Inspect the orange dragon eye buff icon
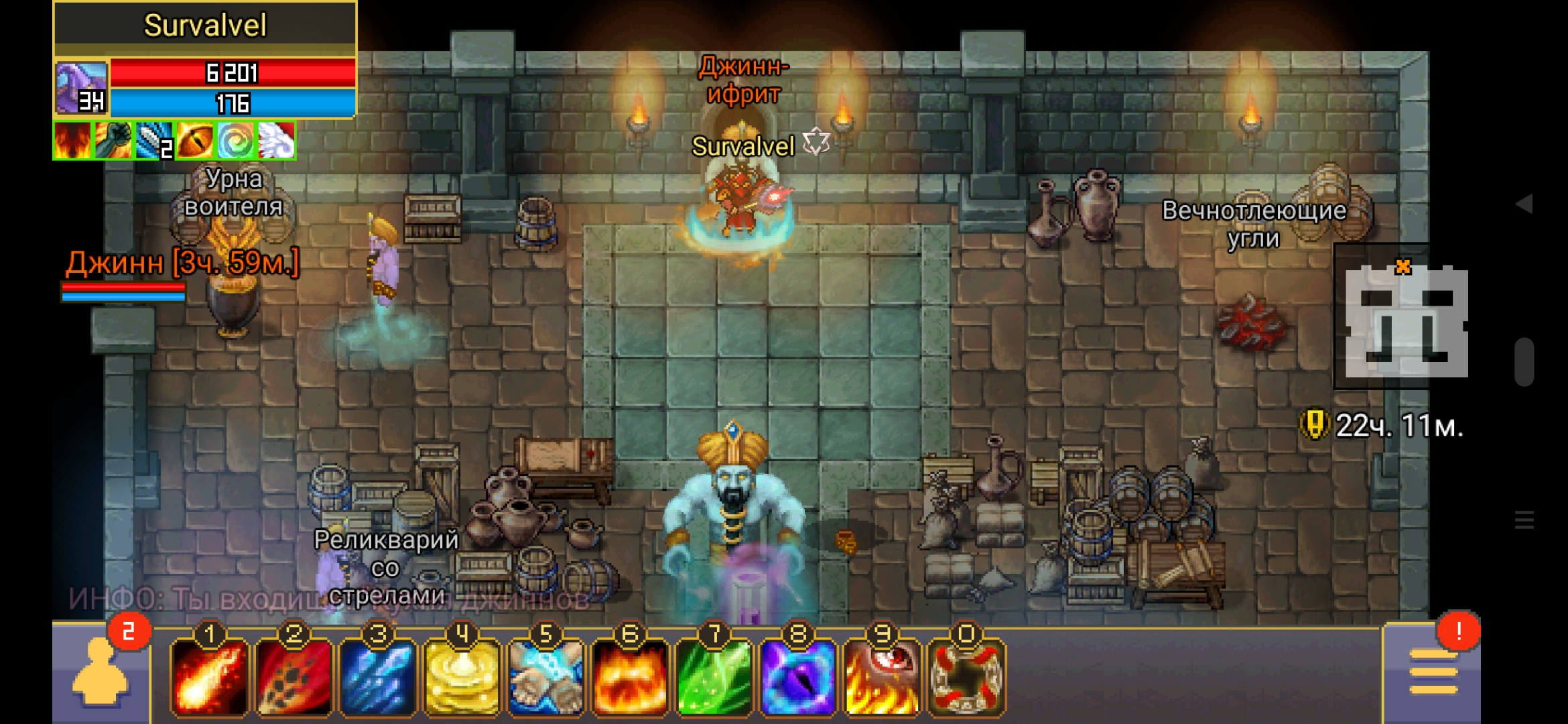The width and height of the screenshot is (1568, 724). [x=195, y=141]
